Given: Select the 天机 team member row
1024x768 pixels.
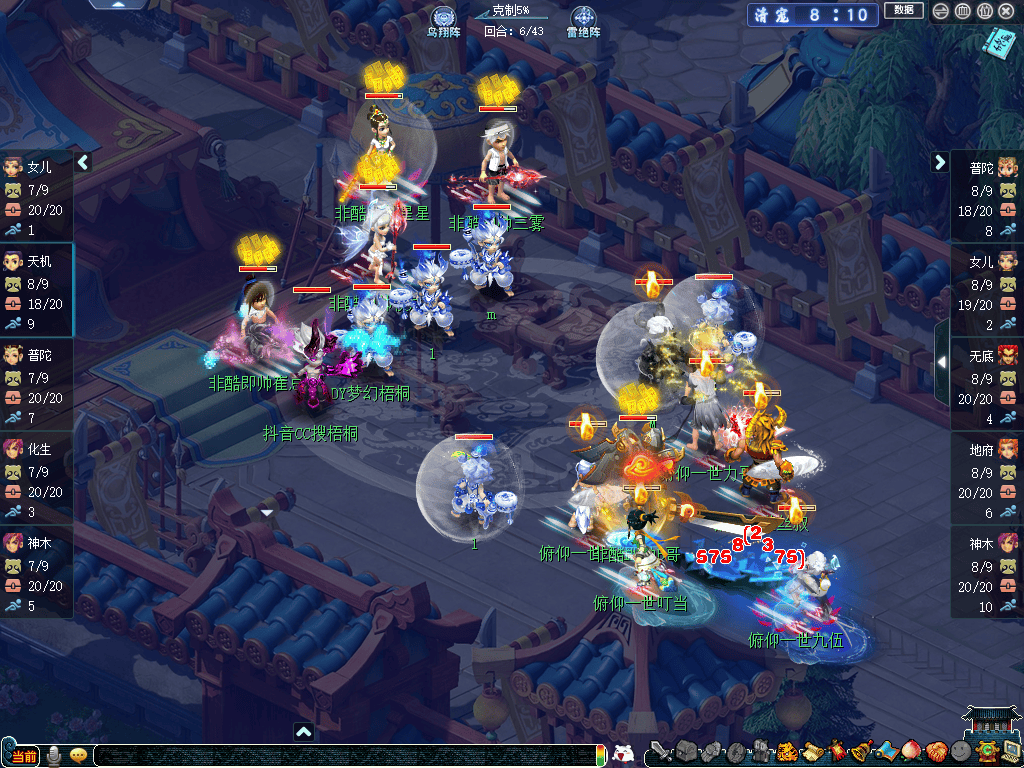Looking at the screenshot, I should pos(36,290).
